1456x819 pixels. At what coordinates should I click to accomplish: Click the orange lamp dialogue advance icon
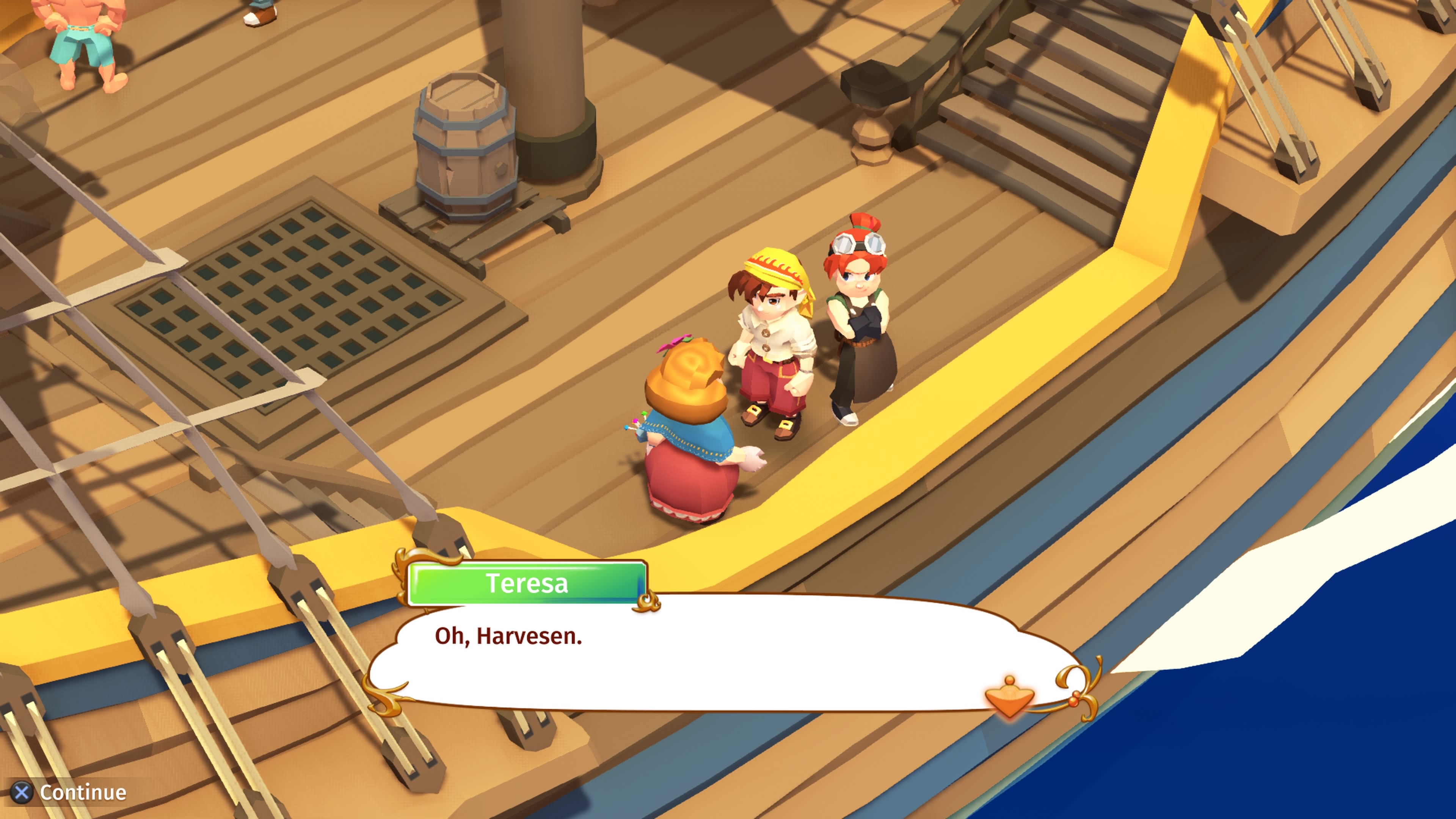click(1009, 697)
